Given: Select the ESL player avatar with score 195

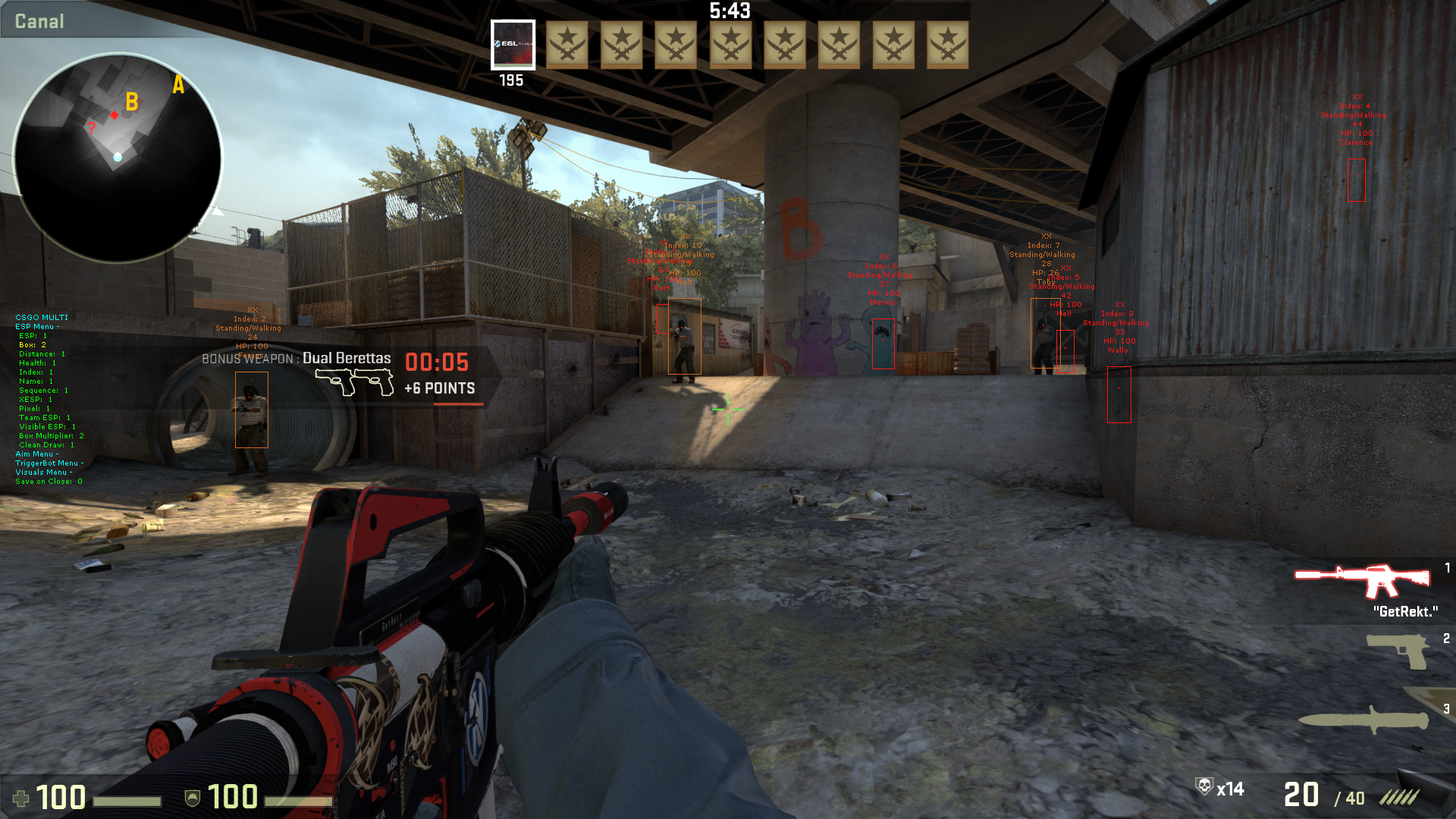Looking at the screenshot, I should click(x=513, y=45).
